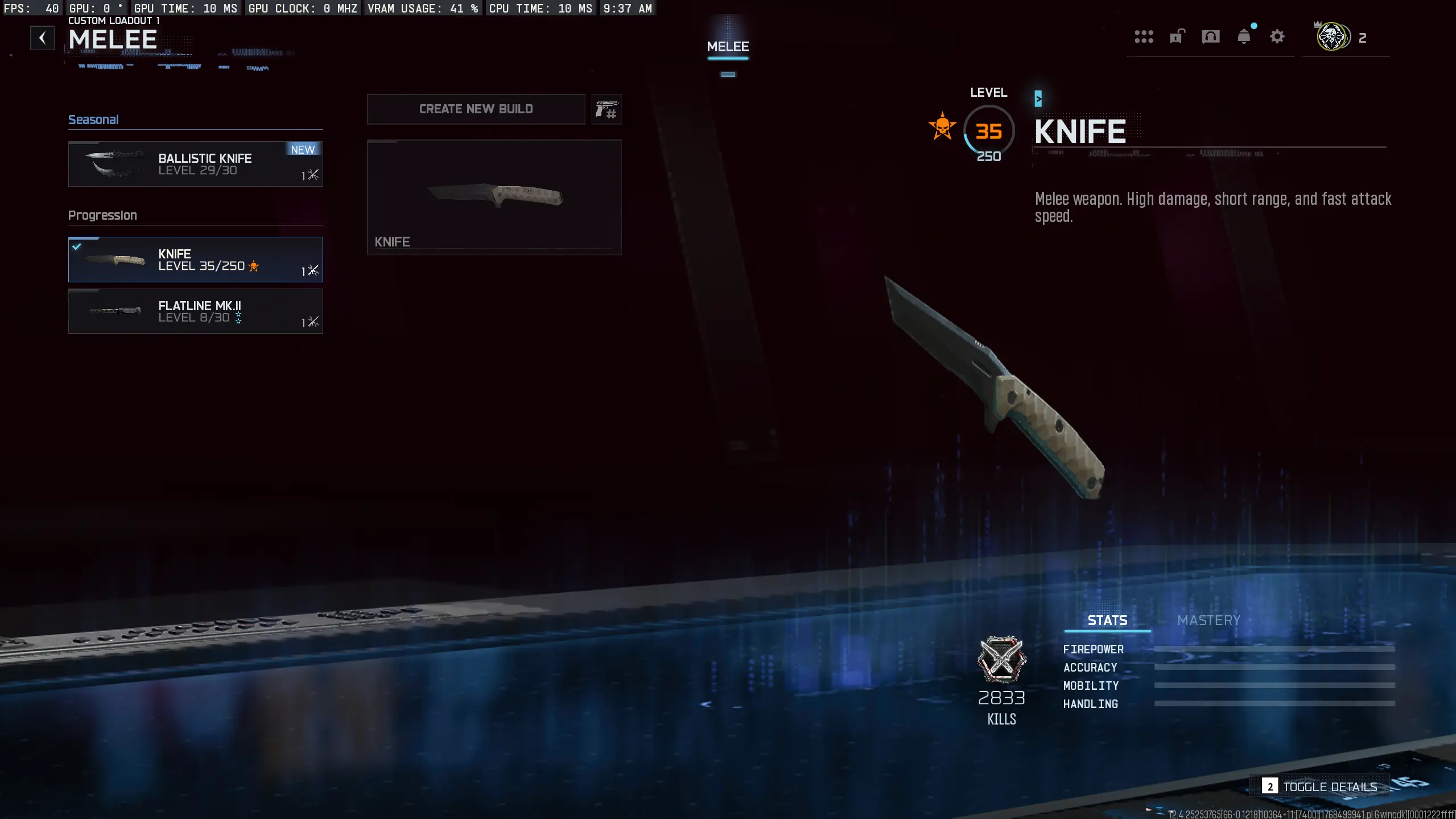Collapse the Progression section header
Image resolution: width=1456 pixels, height=819 pixels.
(x=102, y=215)
